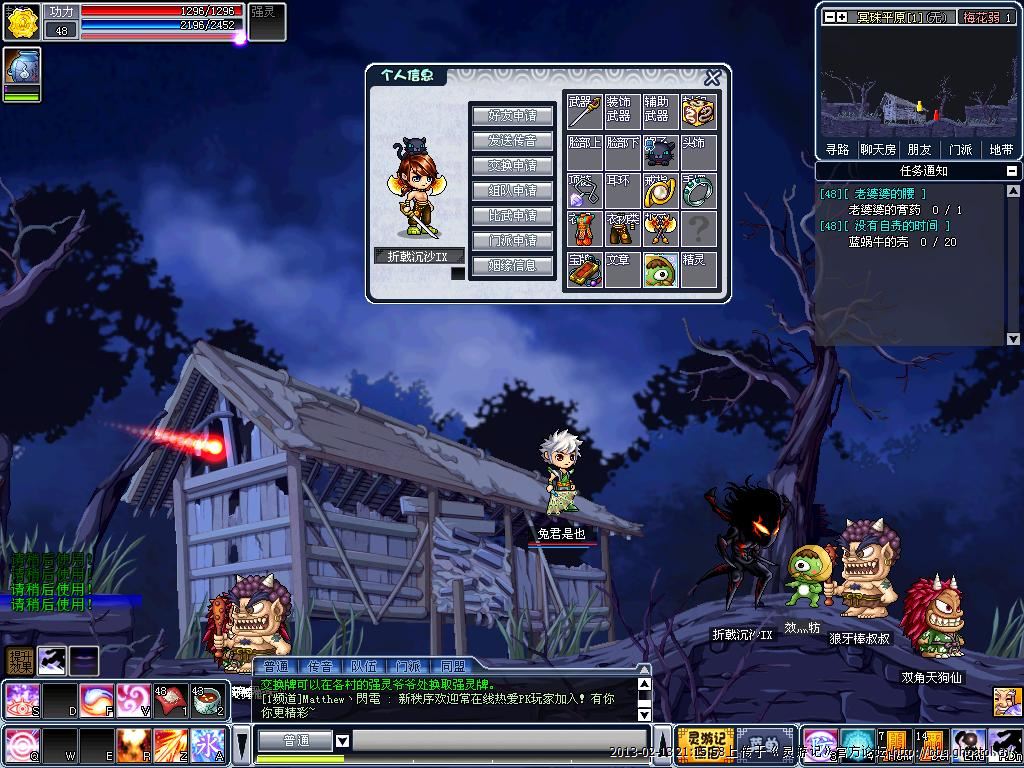Open the 朋友 friends list
Image resolution: width=1024 pixels, height=768 pixels.
coord(919,149)
